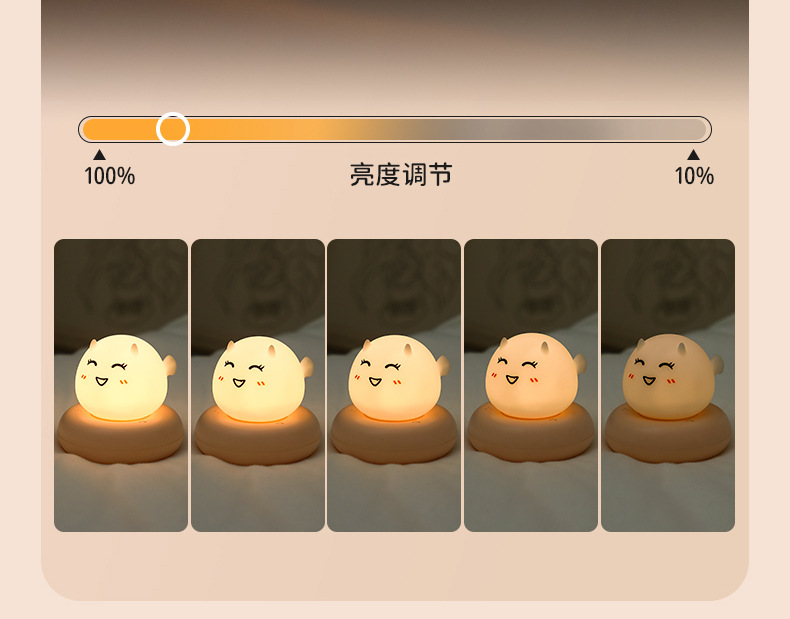Click the white circular brightness slider handle
Screen dimensions: 790x619
tap(173, 129)
